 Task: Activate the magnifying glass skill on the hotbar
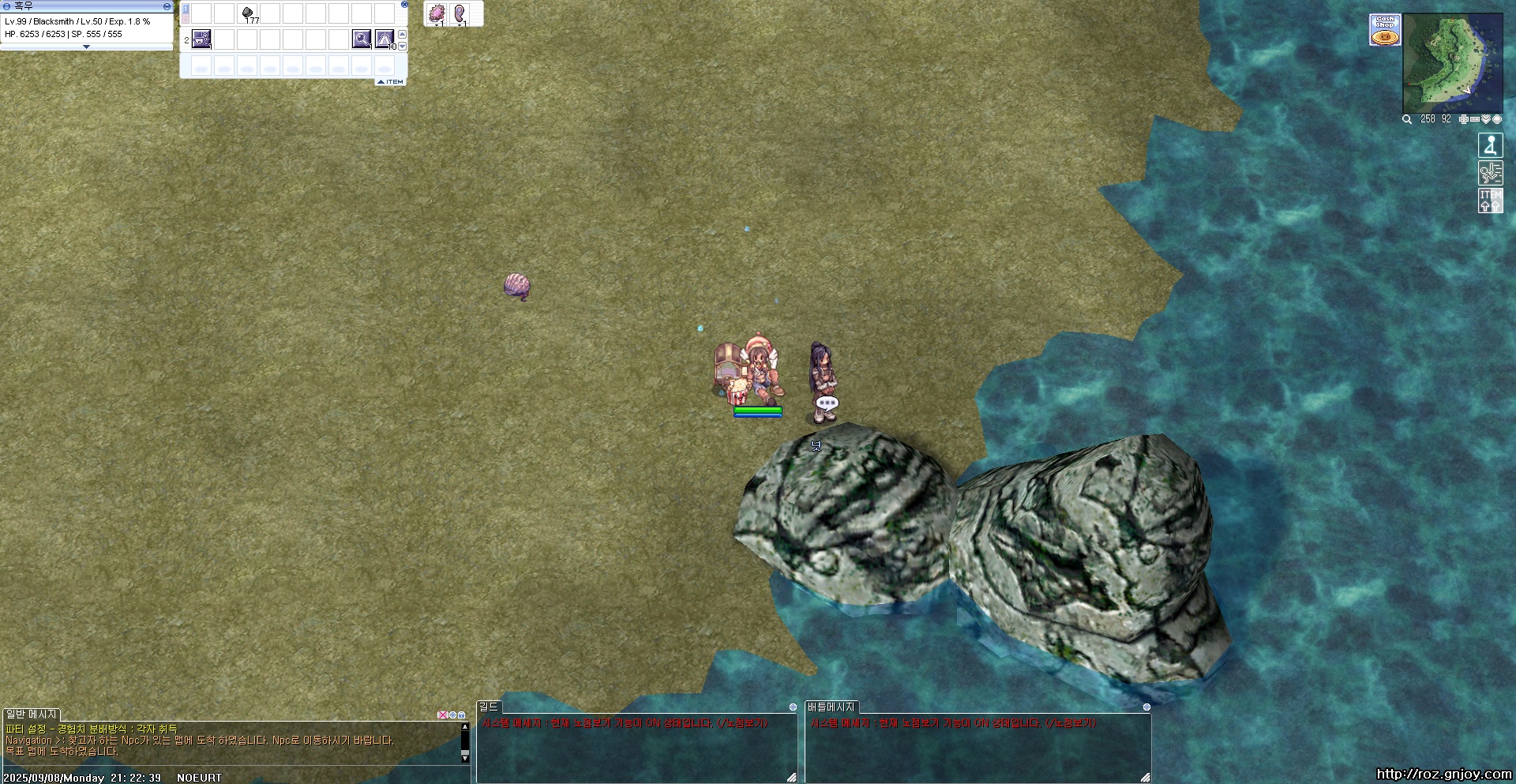[362, 39]
